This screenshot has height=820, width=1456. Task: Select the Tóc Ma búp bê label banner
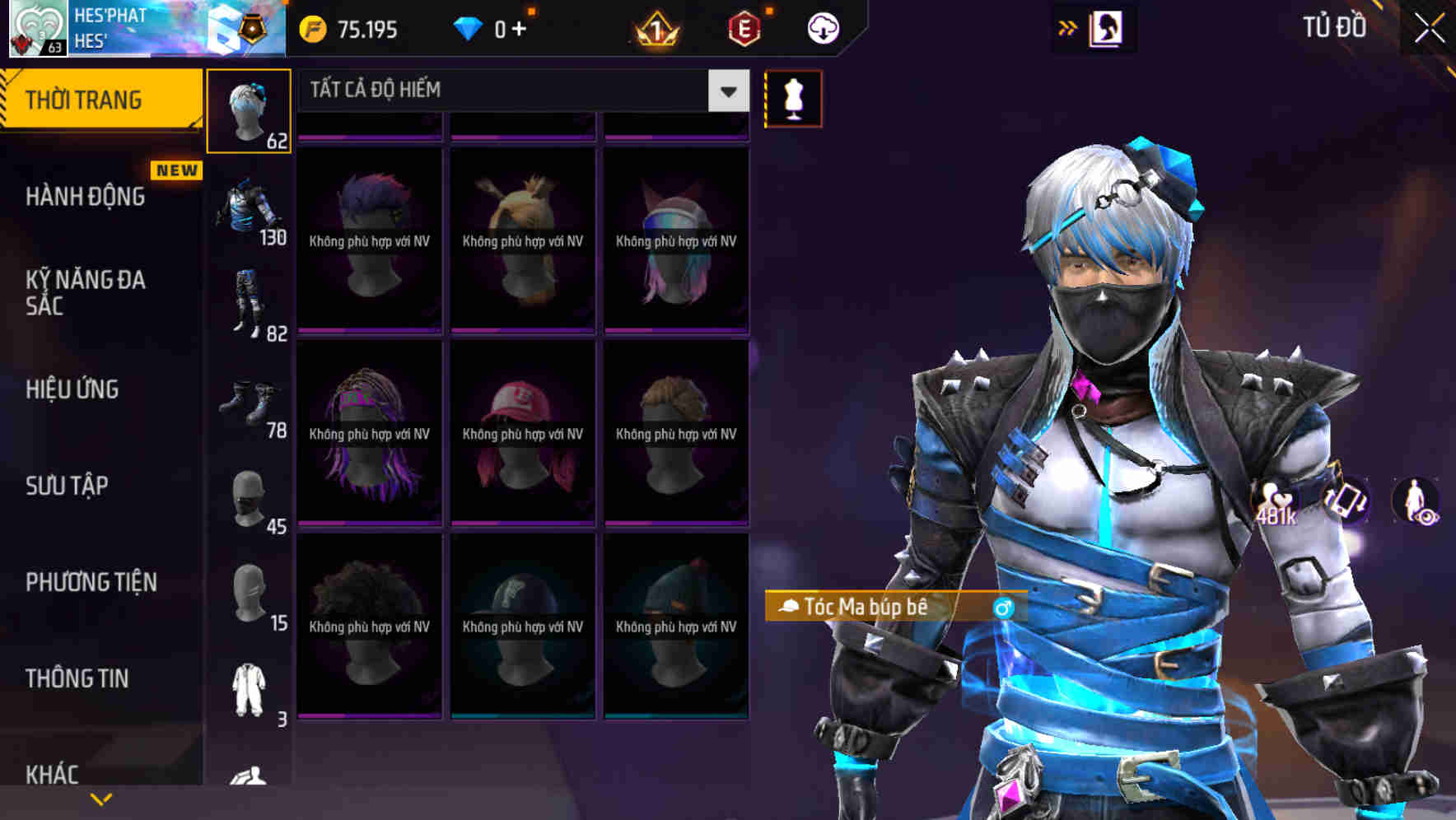point(873,608)
